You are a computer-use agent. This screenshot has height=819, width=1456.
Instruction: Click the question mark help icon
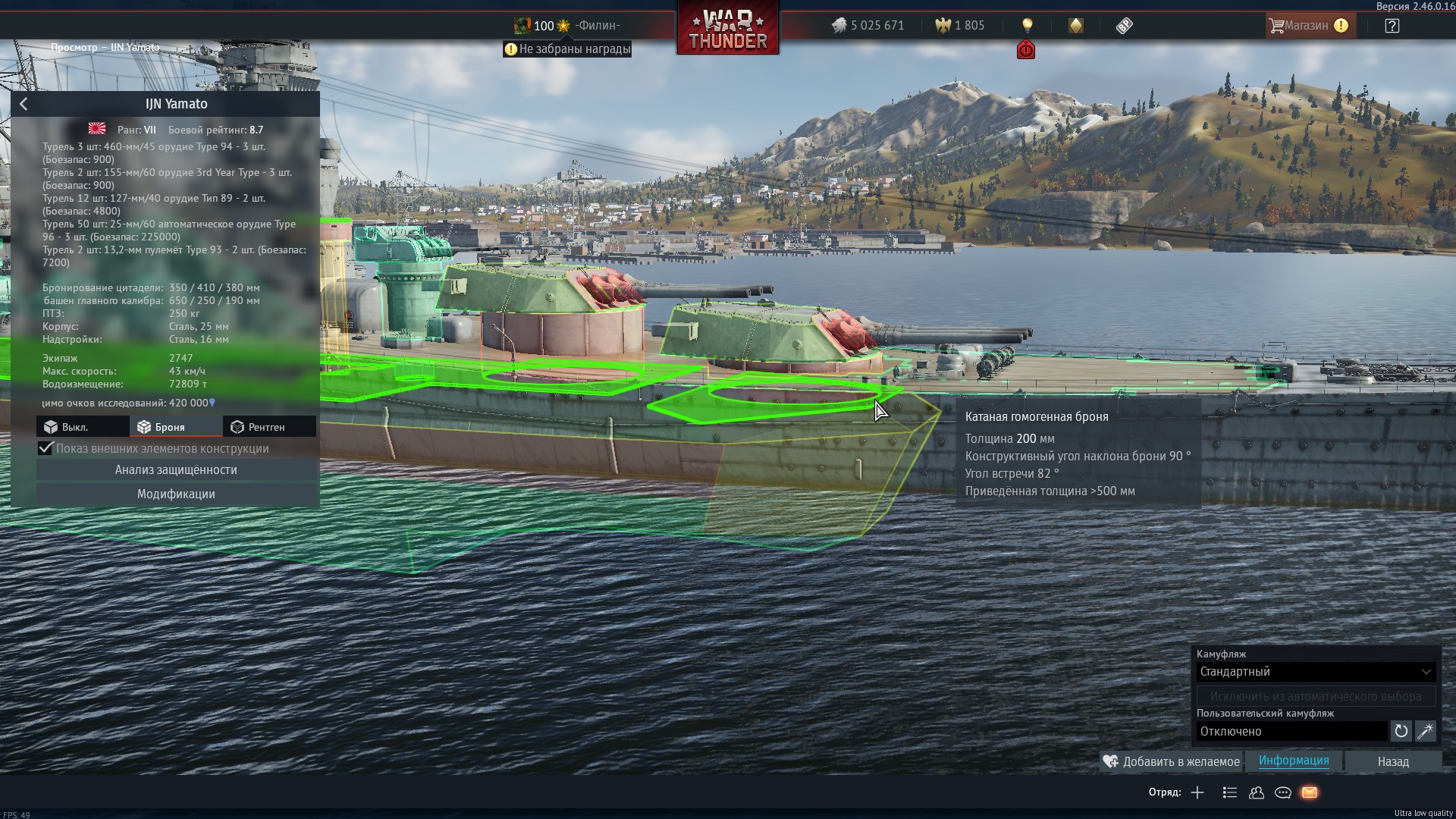pyautogui.click(x=1392, y=26)
